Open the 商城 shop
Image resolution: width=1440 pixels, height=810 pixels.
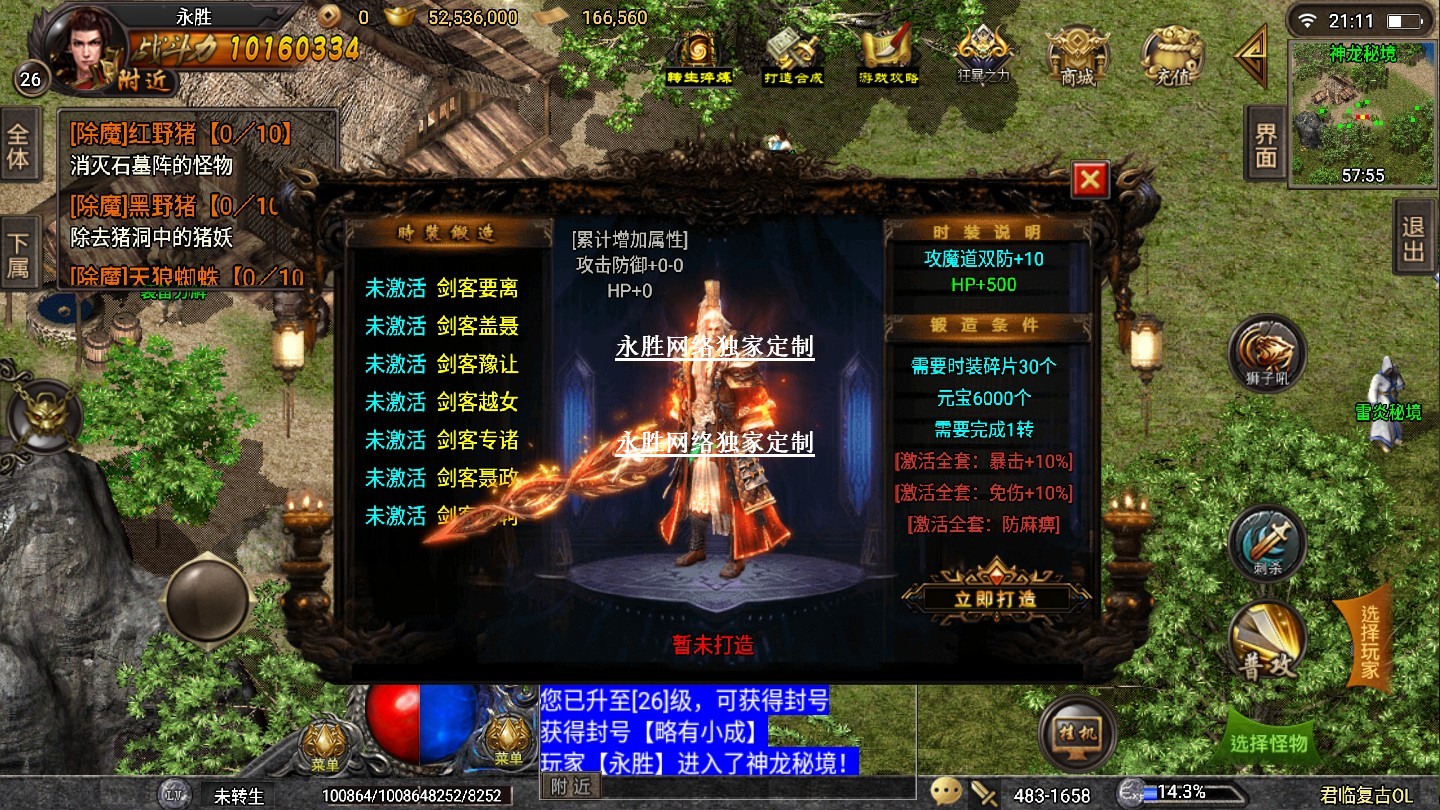tap(1077, 56)
